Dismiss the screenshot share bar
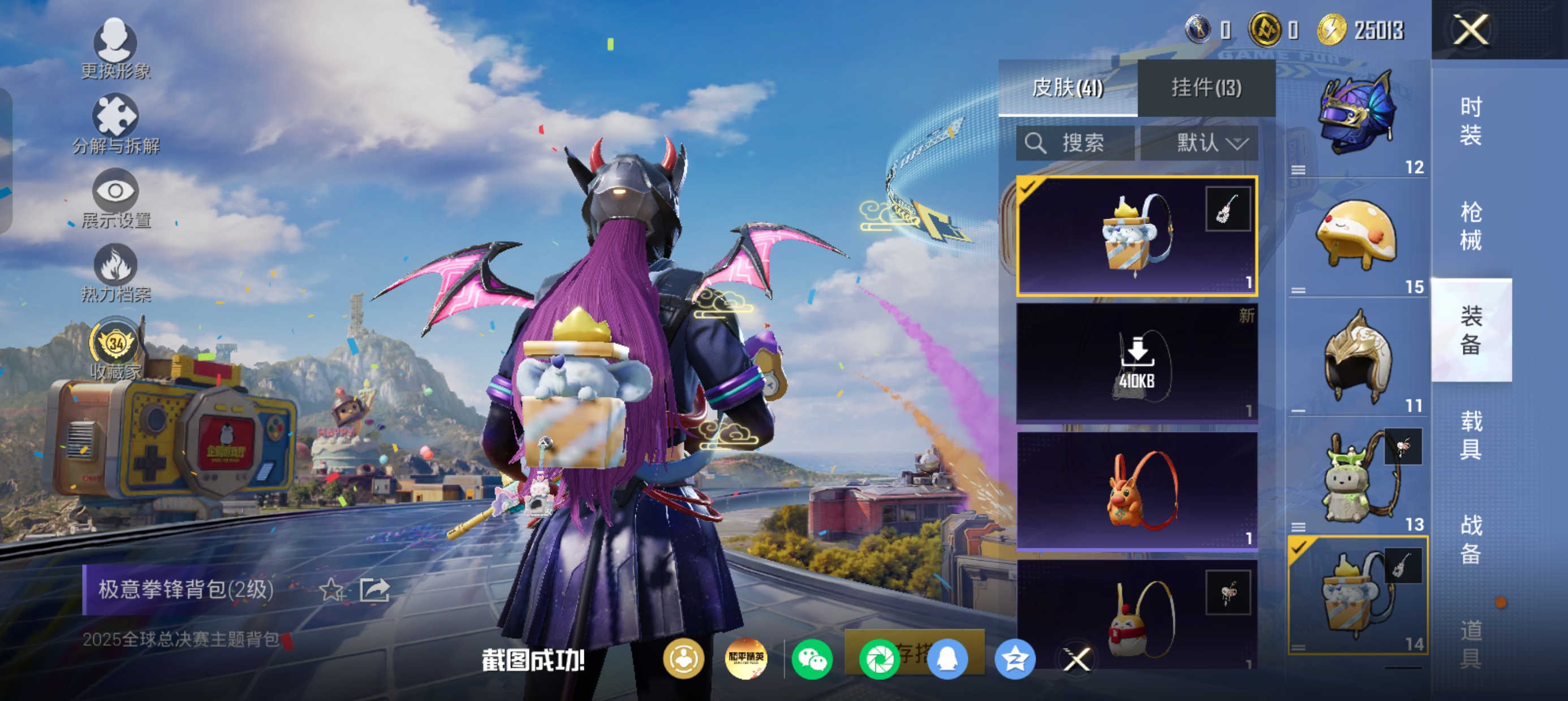The width and height of the screenshot is (1568, 701). [1076, 660]
